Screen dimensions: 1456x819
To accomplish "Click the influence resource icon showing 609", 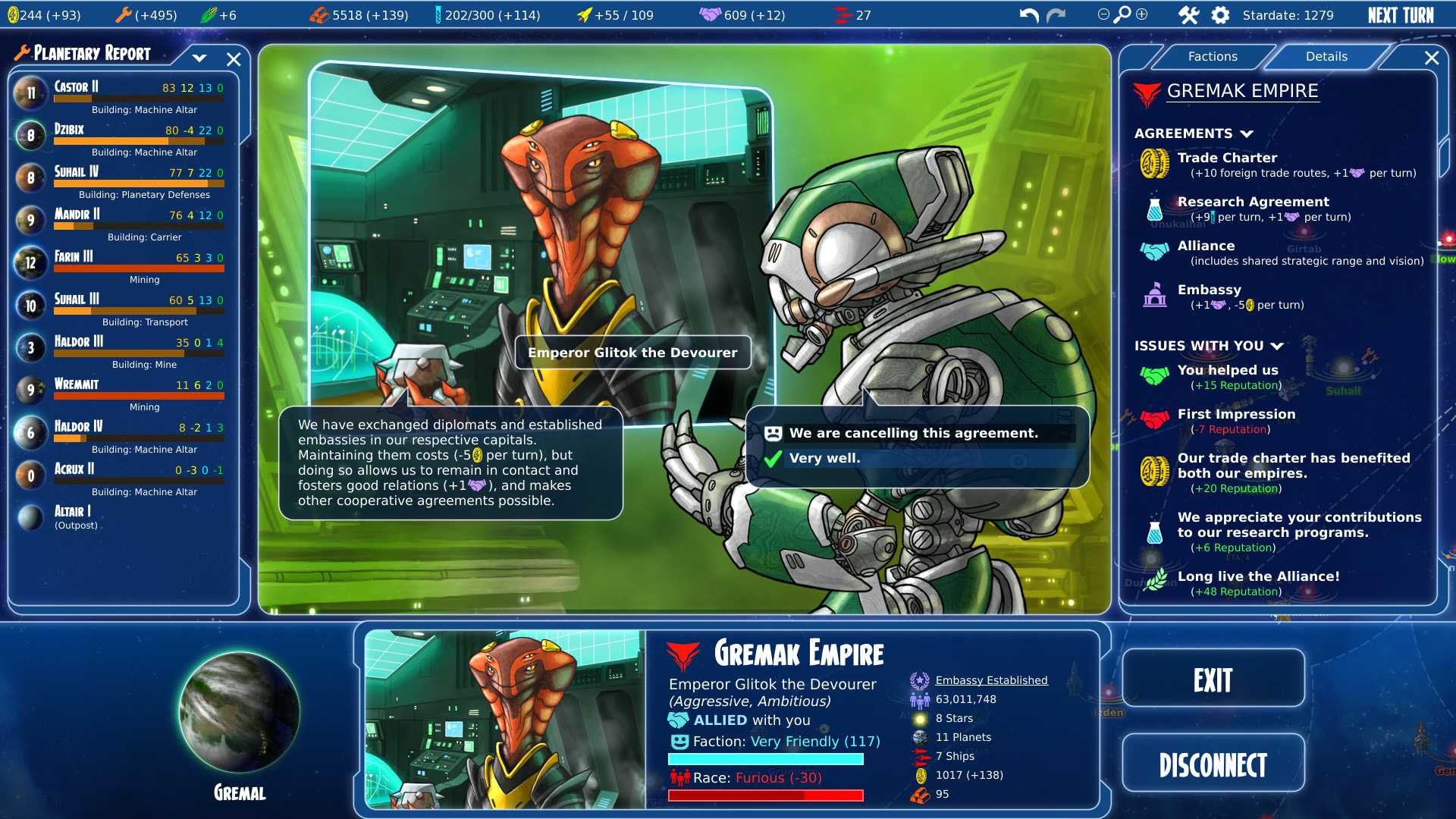I will (x=711, y=13).
